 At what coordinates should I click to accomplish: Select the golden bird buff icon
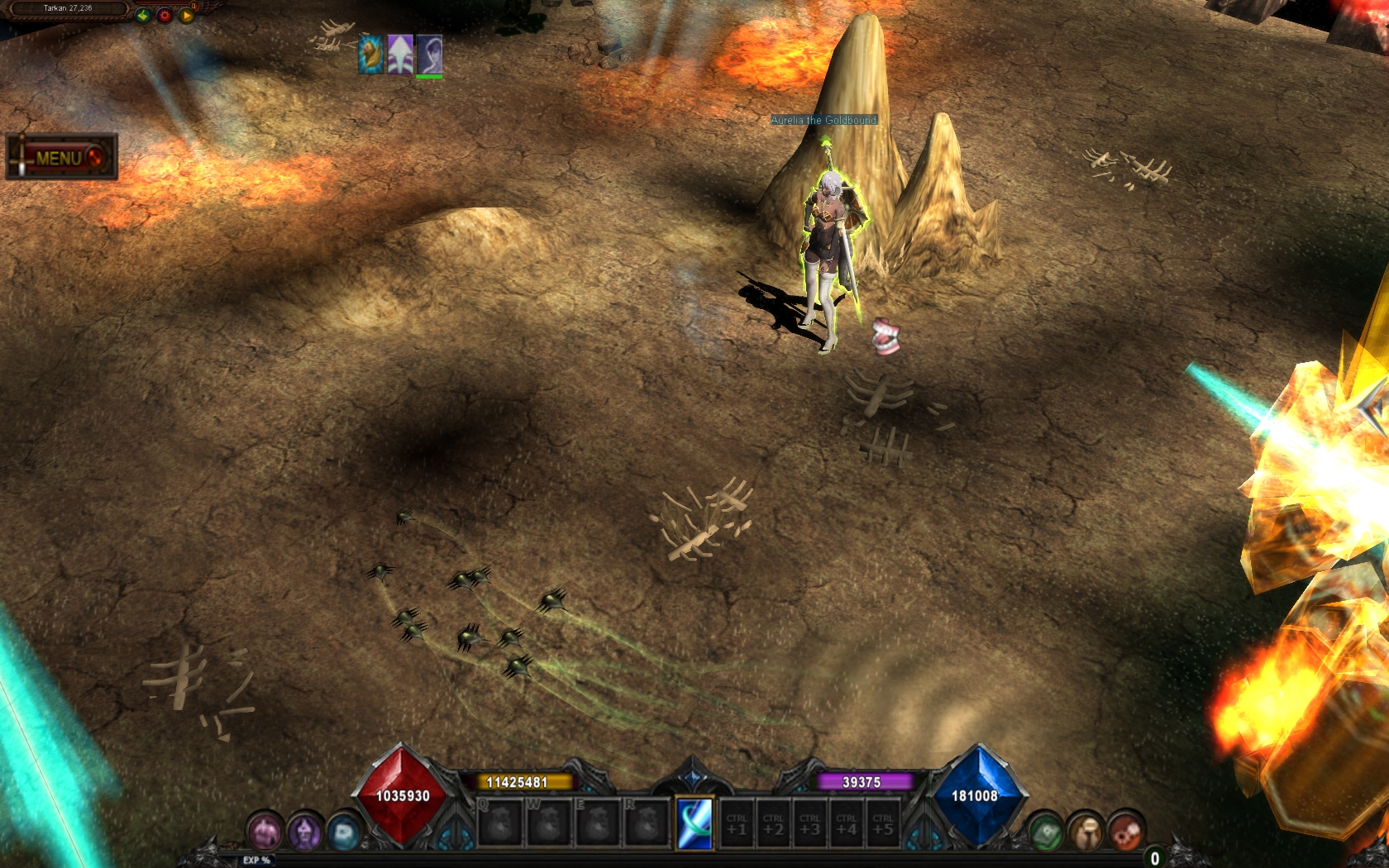tap(371, 55)
